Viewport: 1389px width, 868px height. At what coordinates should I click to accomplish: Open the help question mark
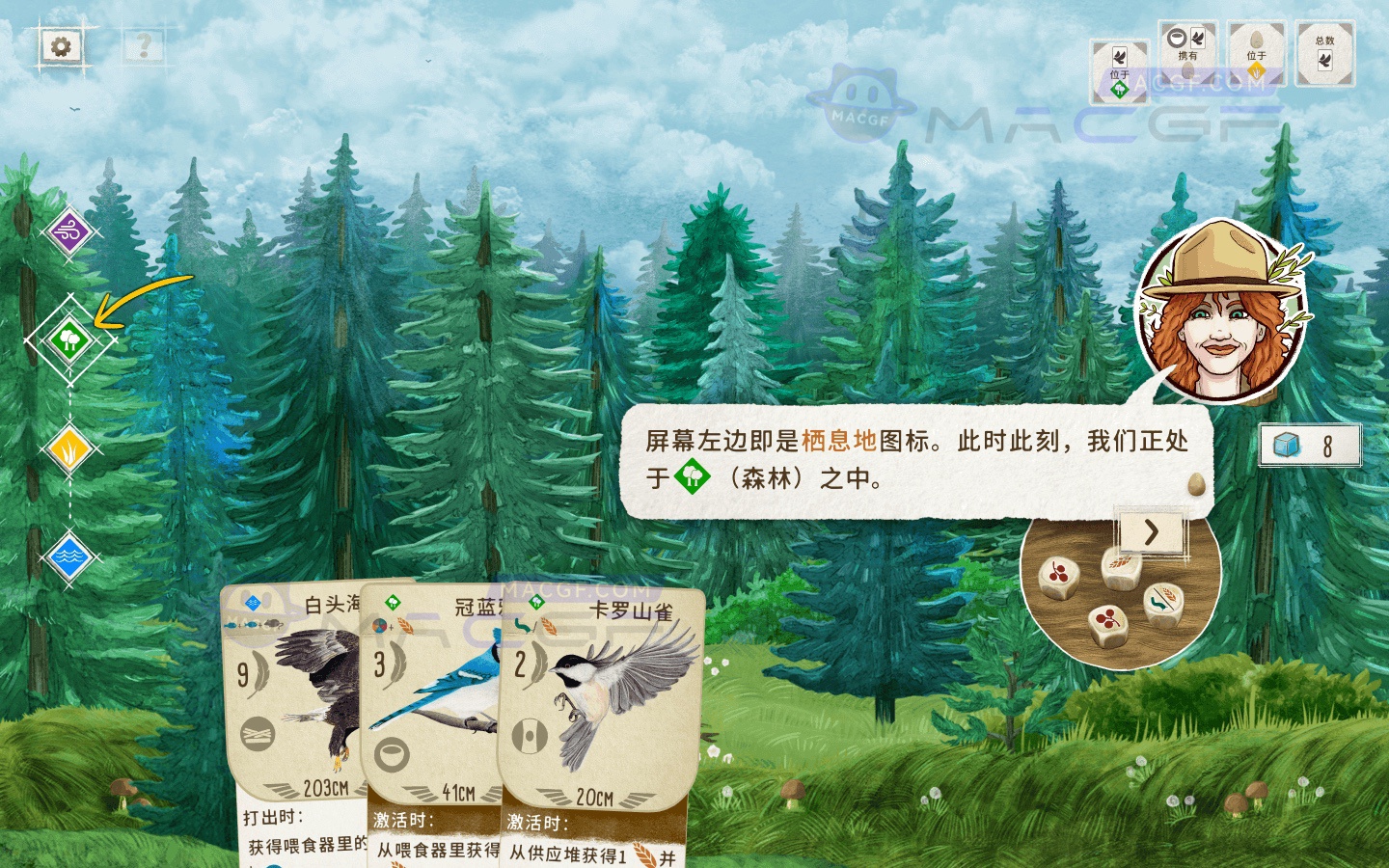tap(145, 44)
